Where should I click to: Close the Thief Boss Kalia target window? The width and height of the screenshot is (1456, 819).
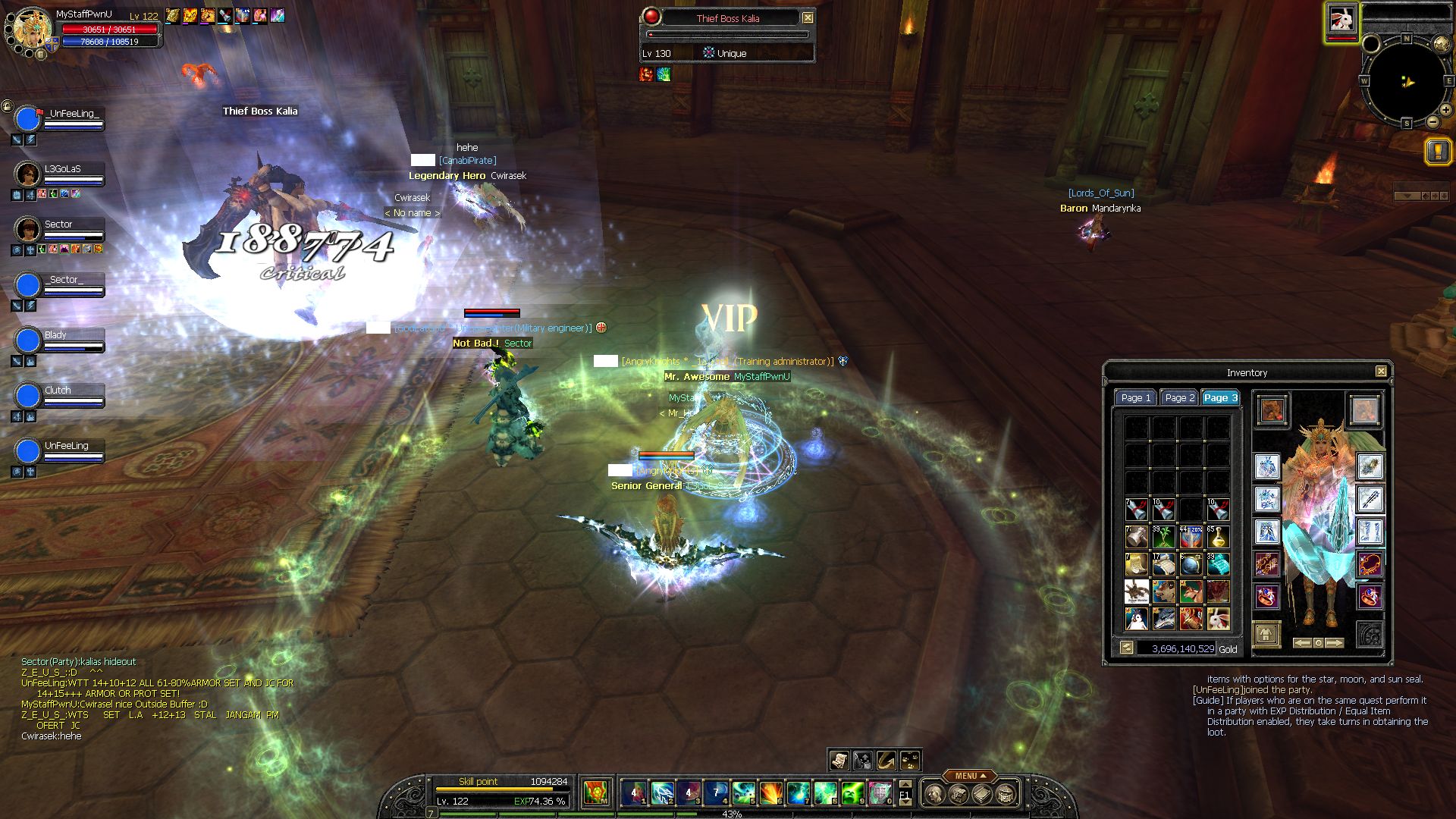pyautogui.click(x=808, y=17)
